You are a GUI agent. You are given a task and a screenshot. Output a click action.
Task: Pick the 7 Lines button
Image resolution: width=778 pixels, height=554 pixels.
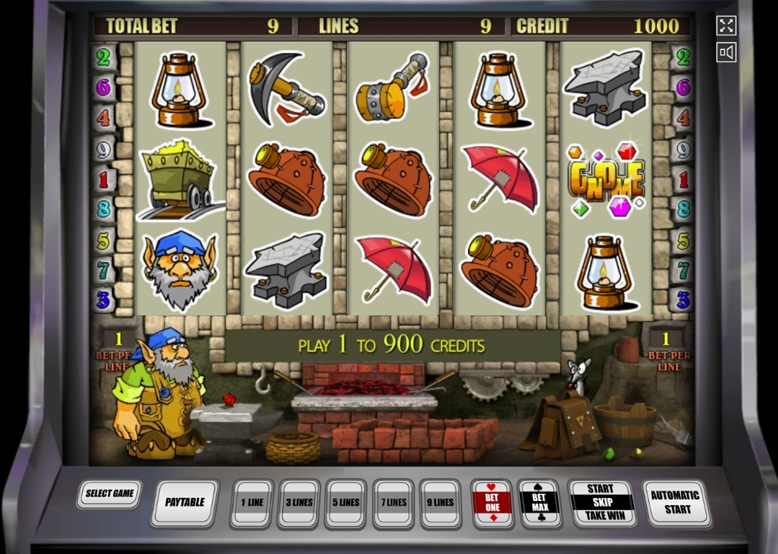(x=393, y=502)
